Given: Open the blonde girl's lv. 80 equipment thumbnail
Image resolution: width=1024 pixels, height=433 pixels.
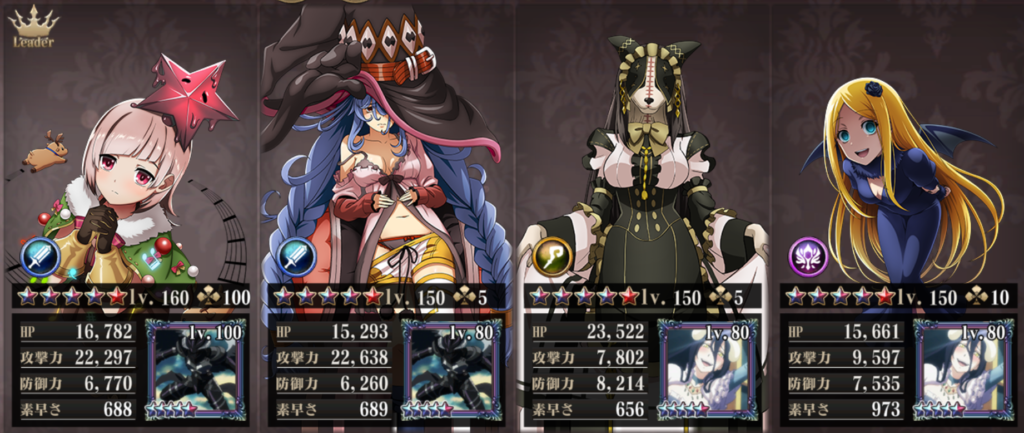Looking at the screenshot, I should pos(964,367).
